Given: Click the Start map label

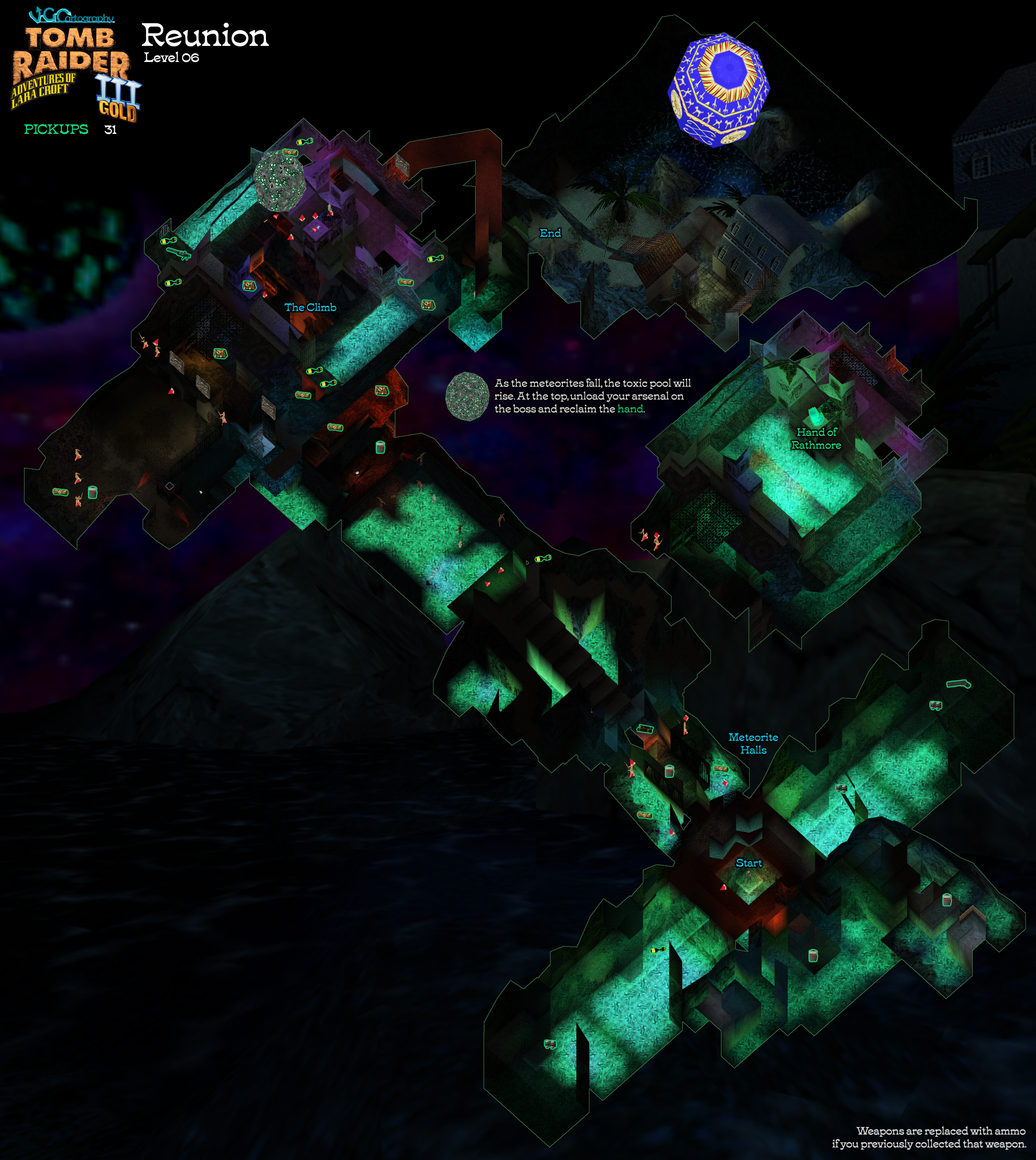Looking at the screenshot, I should [x=749, y=863].
